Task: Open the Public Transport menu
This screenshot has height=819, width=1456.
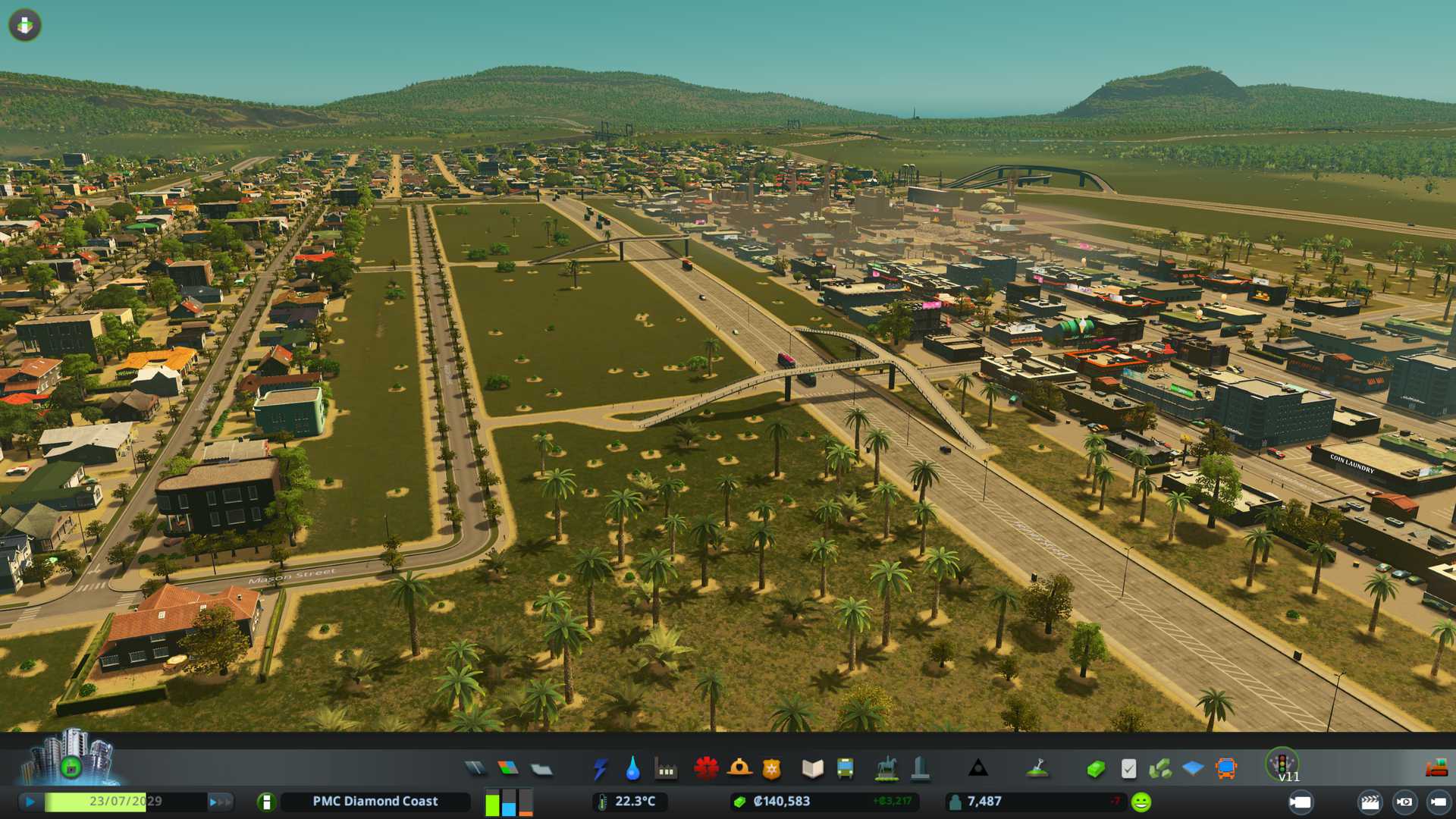Action: click(845, 769)
